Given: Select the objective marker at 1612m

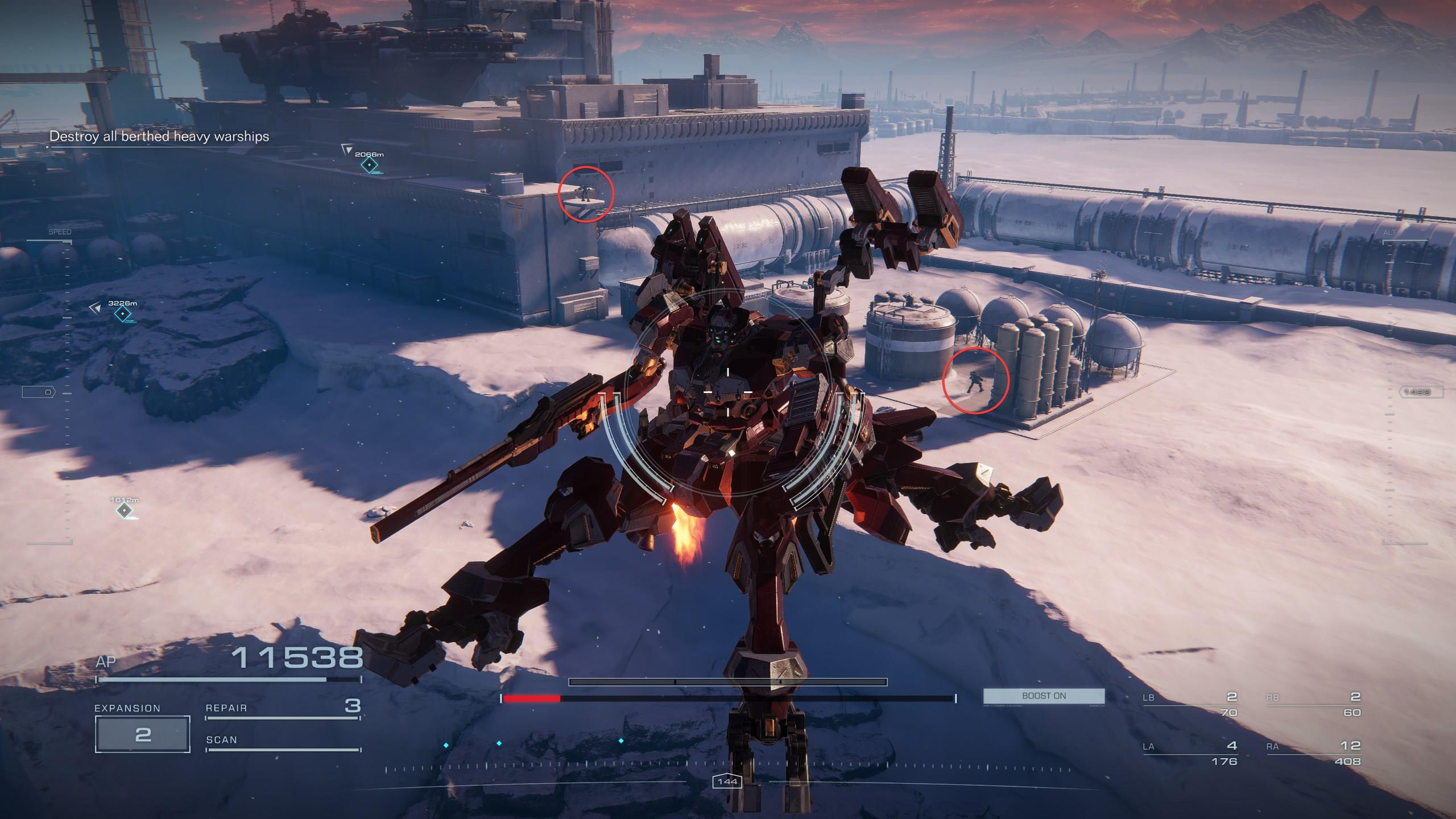Looking at the screenshot, I should point(124,510).
